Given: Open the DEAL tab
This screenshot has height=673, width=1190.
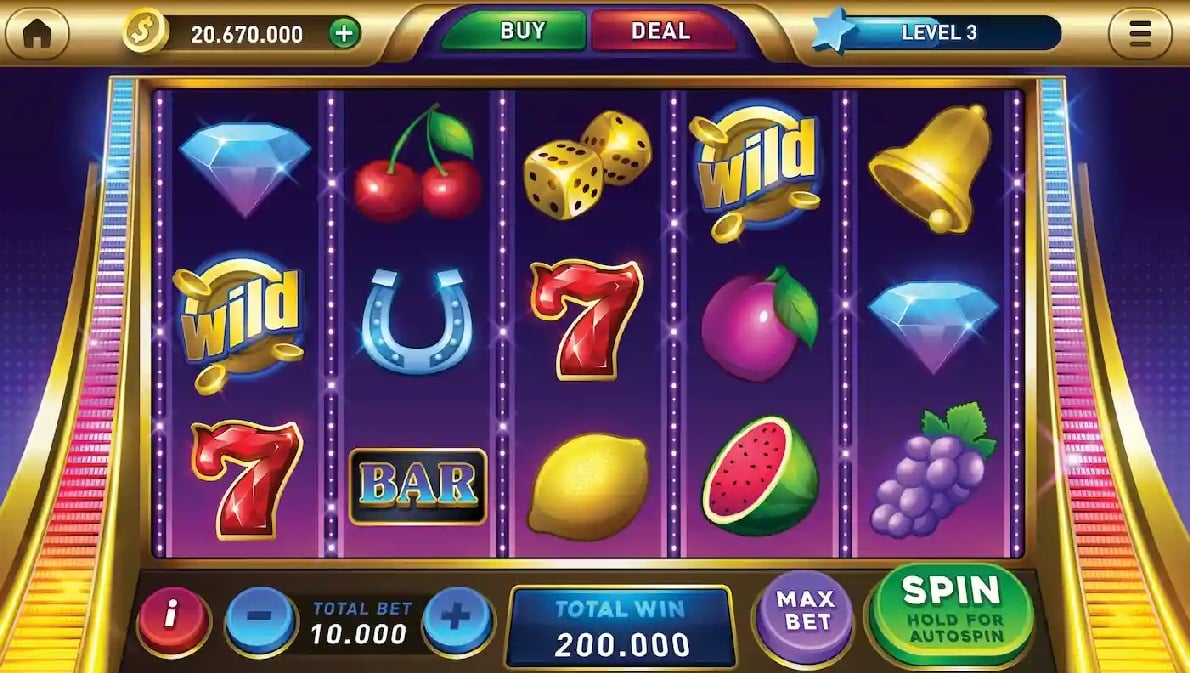Looking at the screenshot, I should click(x=661, y=31).
